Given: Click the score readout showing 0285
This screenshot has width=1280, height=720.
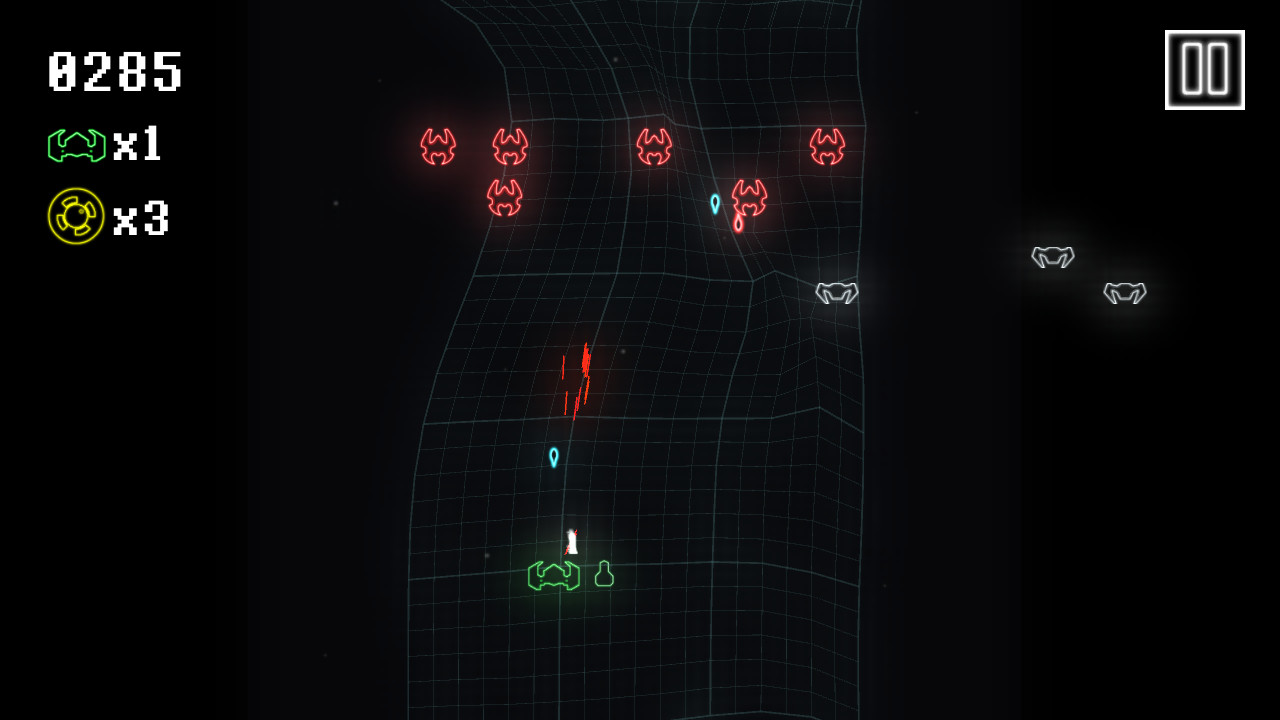Looking at the screenshot, I should [113, 71].
